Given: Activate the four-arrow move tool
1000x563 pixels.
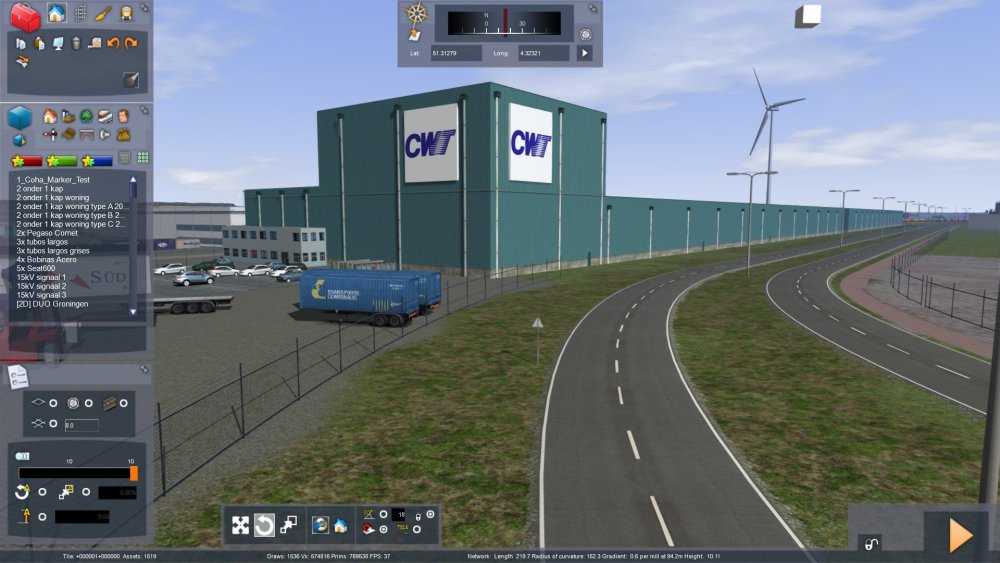Looking at the screenshot, I should click(241, 525).
